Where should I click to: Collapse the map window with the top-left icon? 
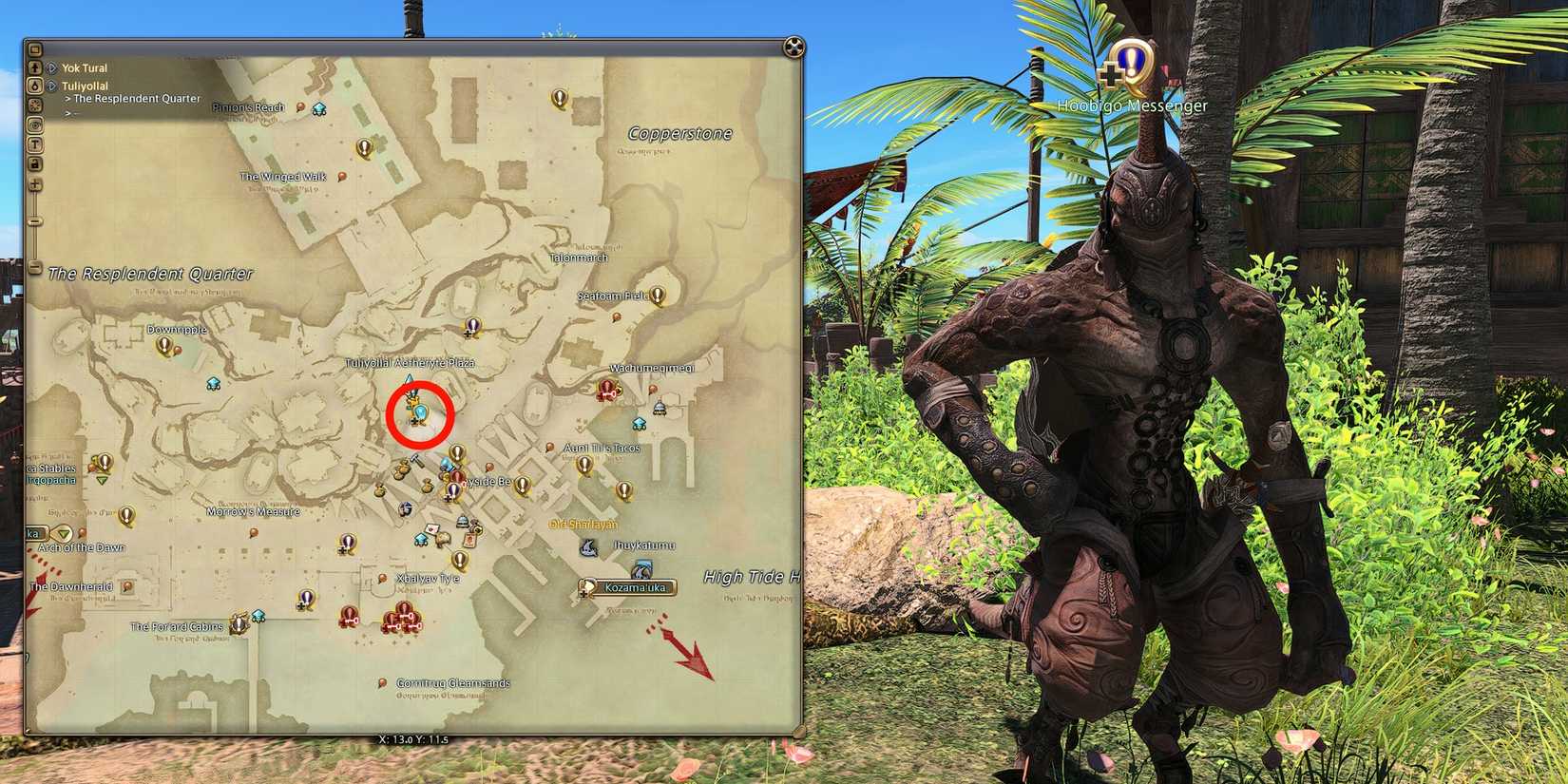click(x=34, y=48)
